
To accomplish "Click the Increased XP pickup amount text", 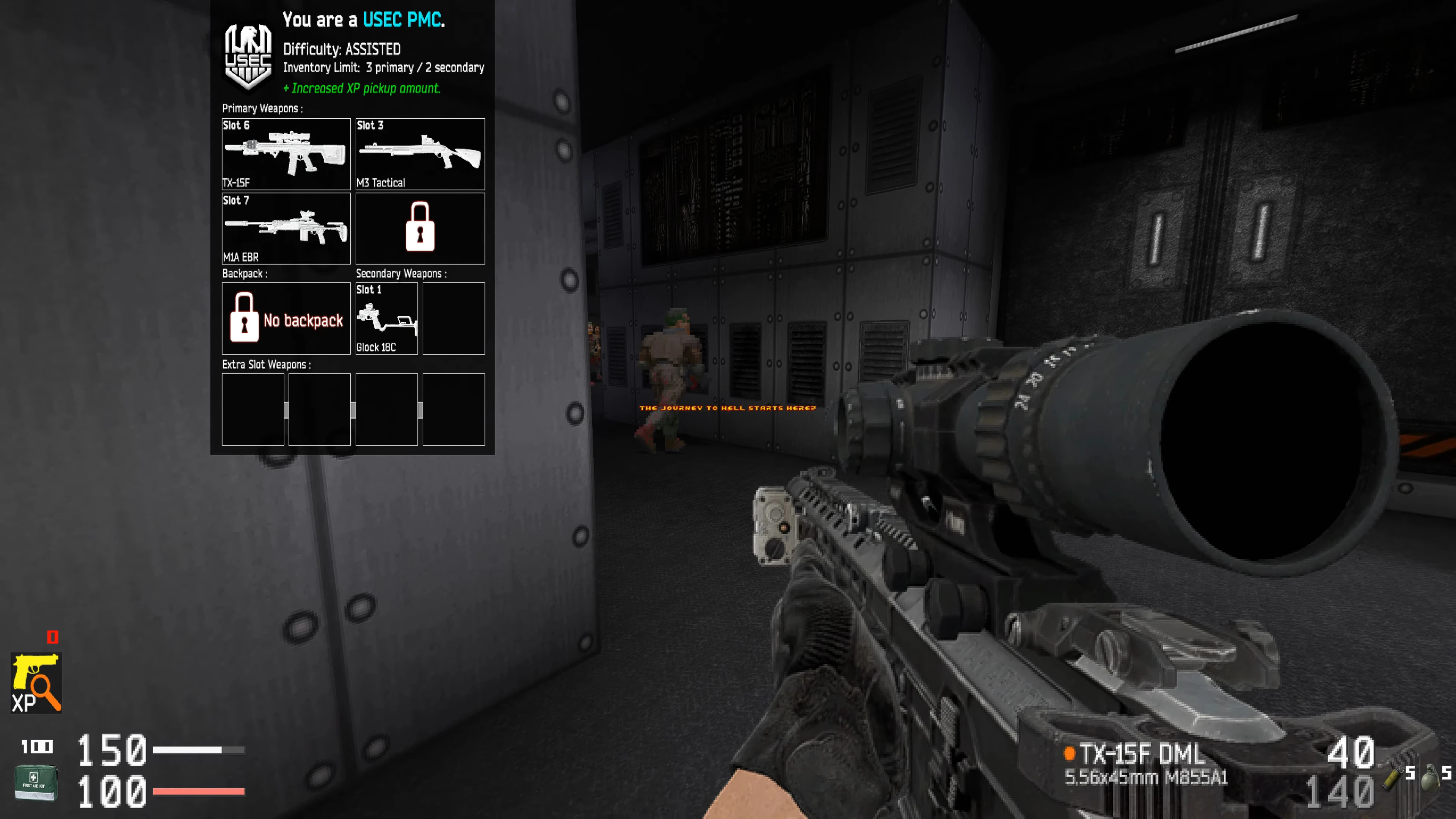I will coord(362,88).
